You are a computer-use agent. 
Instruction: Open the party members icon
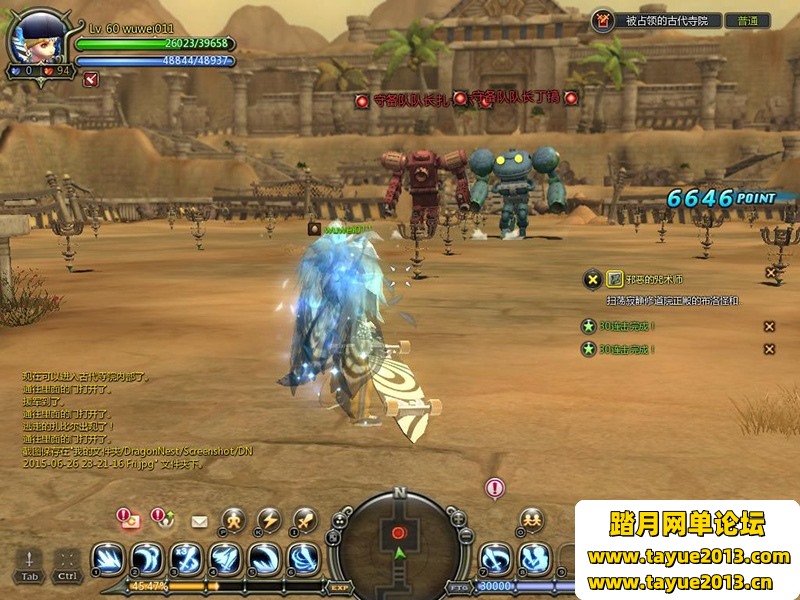click(531, 520)
